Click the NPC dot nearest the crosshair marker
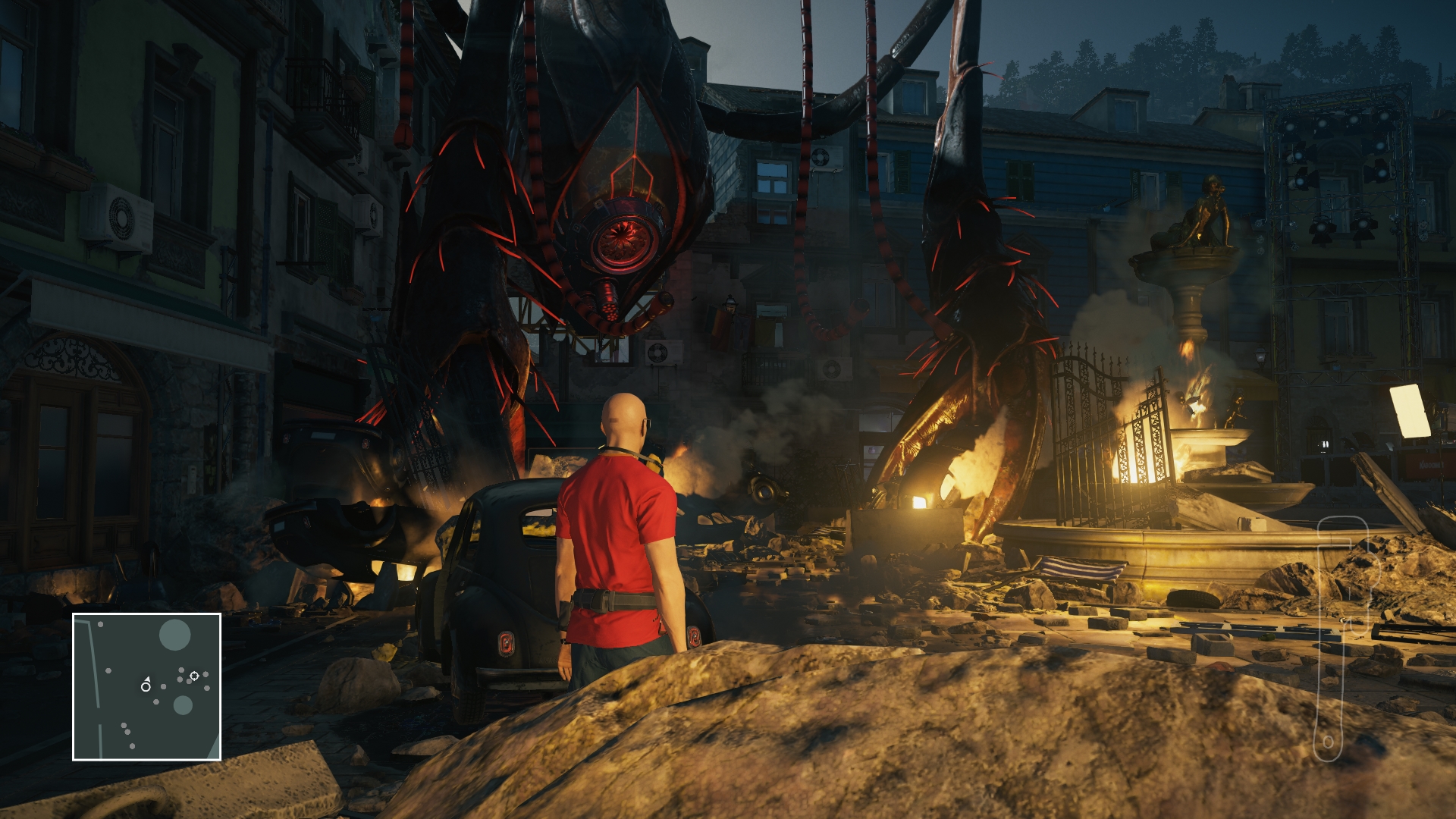 click(x=188, y=681)
